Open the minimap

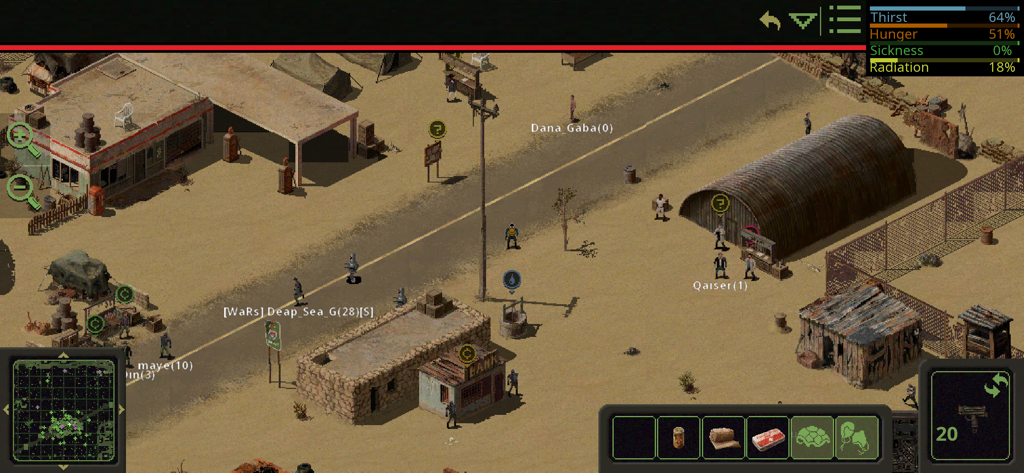tap(65, 410)
